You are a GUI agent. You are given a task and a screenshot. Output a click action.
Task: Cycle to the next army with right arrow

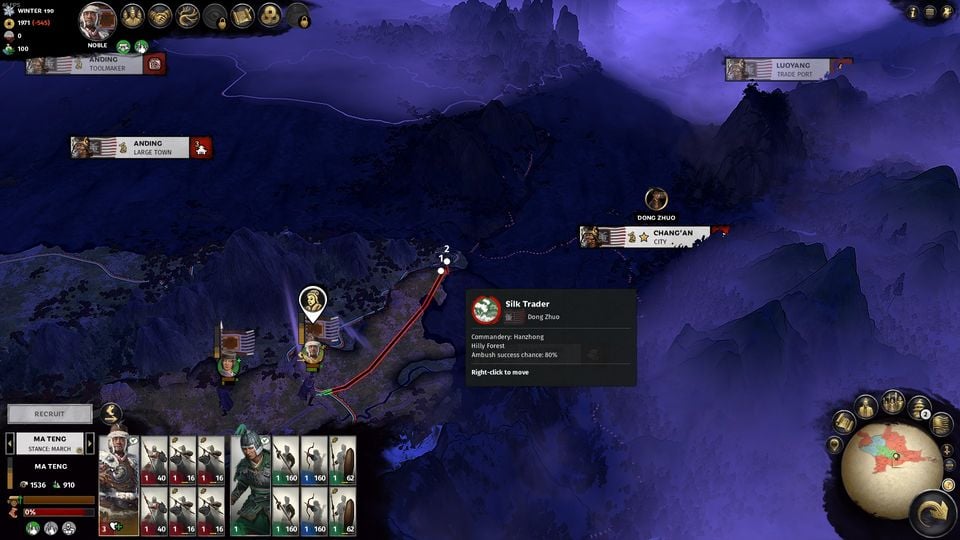point(91,443)
